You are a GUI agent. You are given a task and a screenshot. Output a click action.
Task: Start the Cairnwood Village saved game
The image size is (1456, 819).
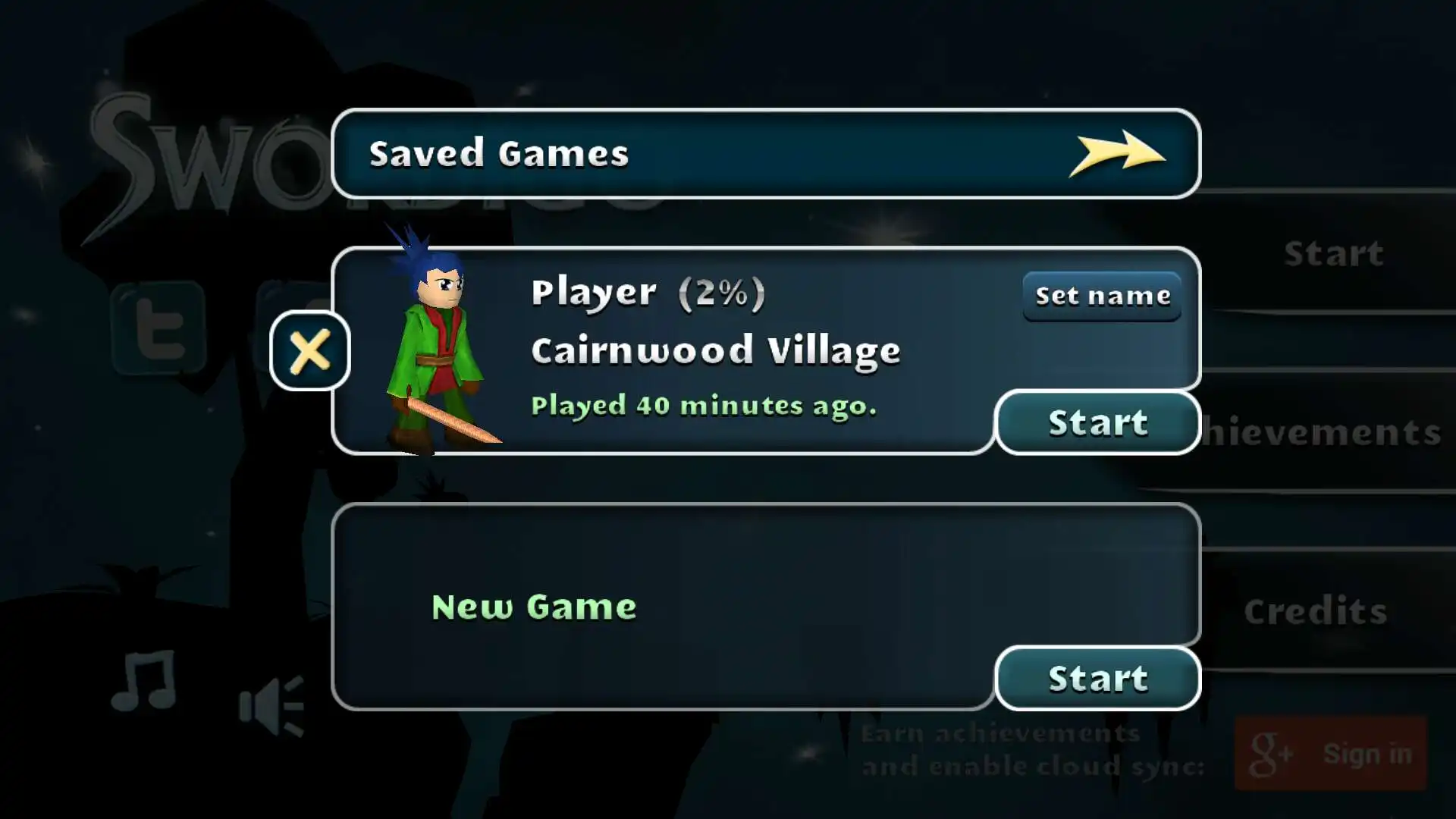(1097, 422)
